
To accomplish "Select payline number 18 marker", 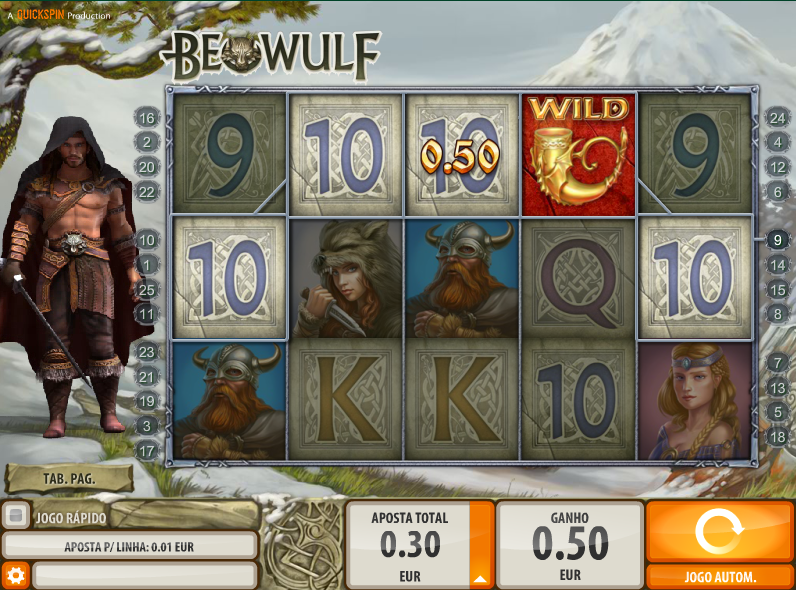I will tap(778, 437).
